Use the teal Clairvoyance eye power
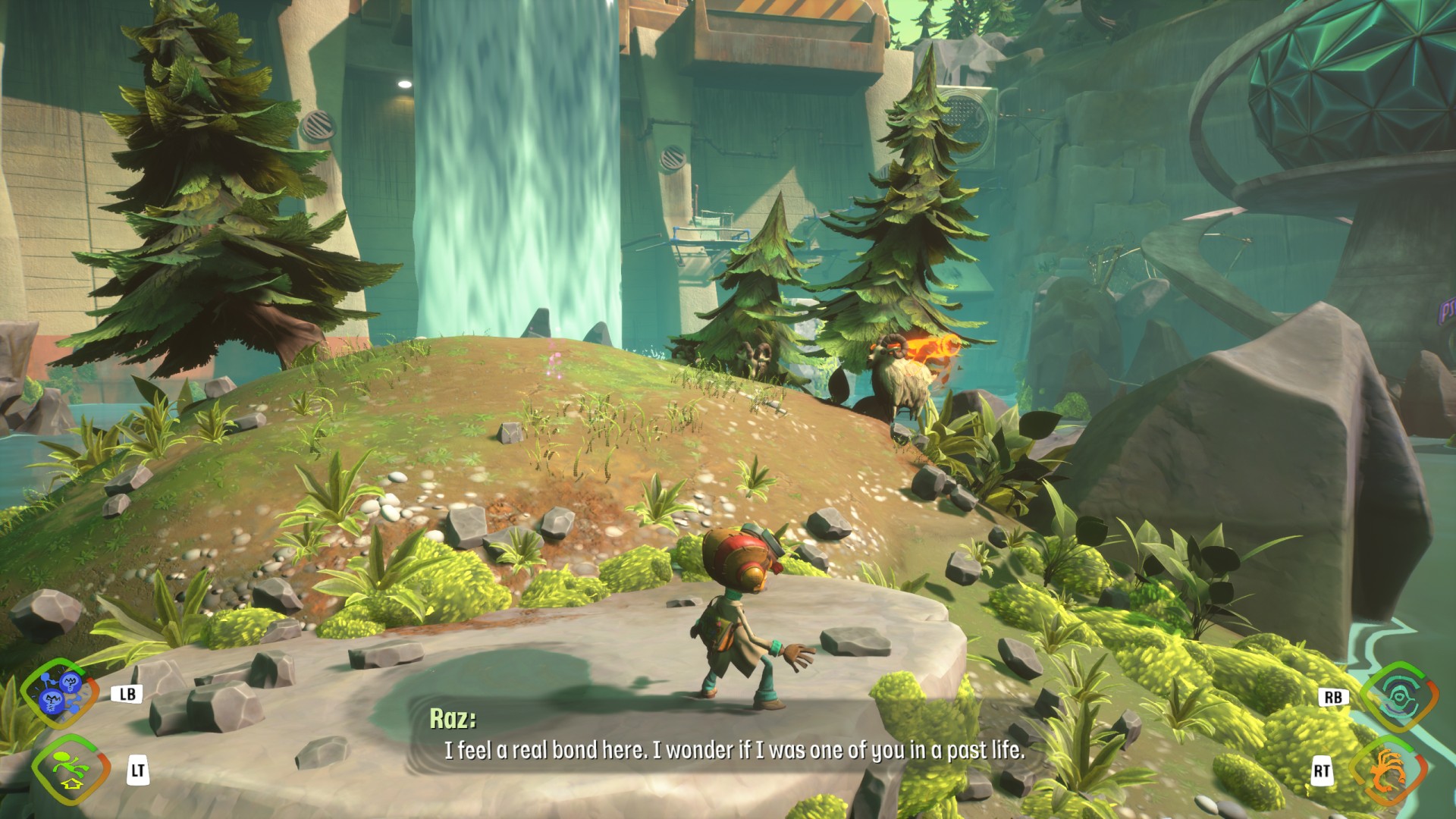Screen dimensions: 1456x819 click(1398, 696)
